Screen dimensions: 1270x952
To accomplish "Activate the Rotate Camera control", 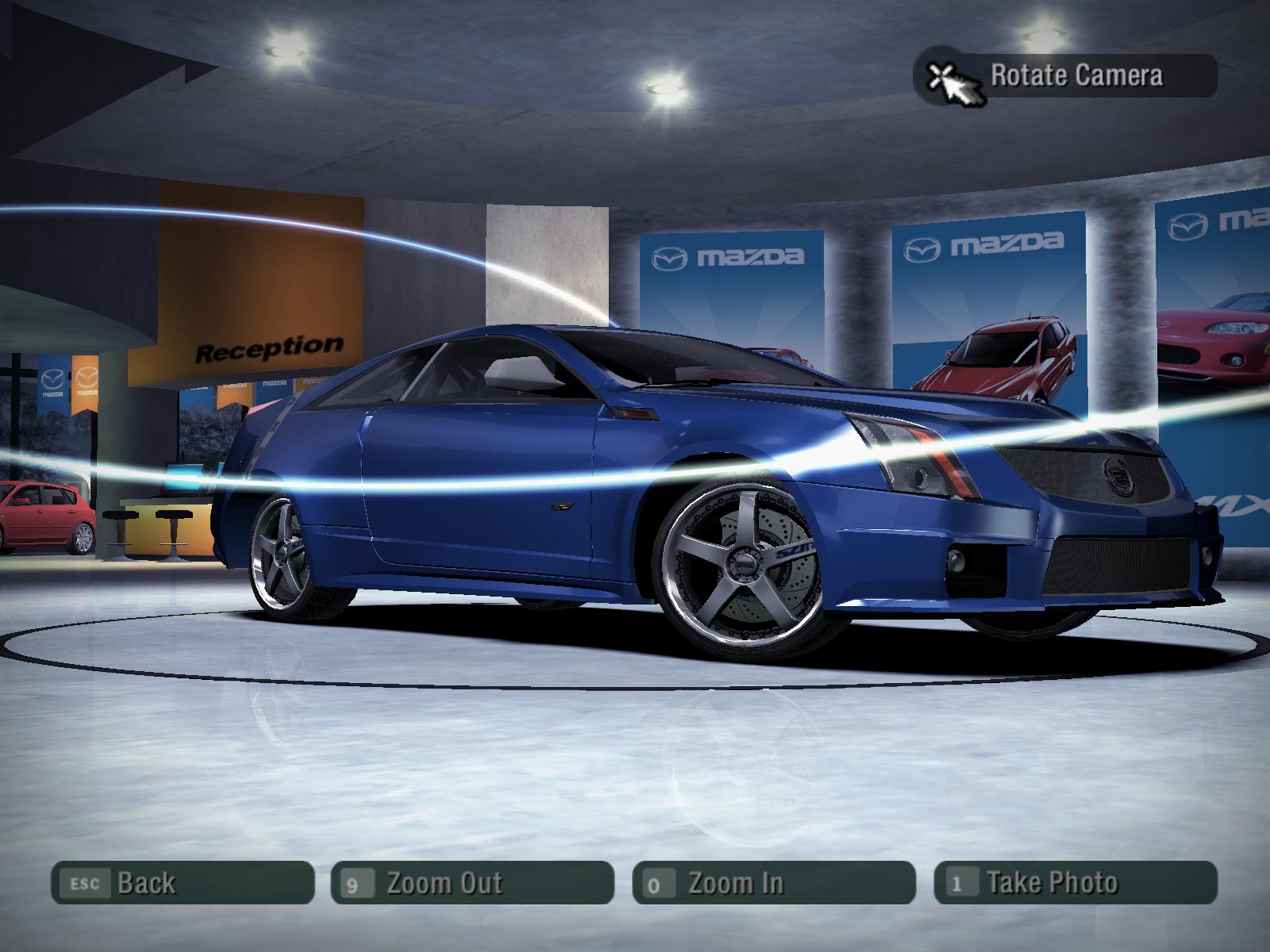I will click(x=1065, y=76).
